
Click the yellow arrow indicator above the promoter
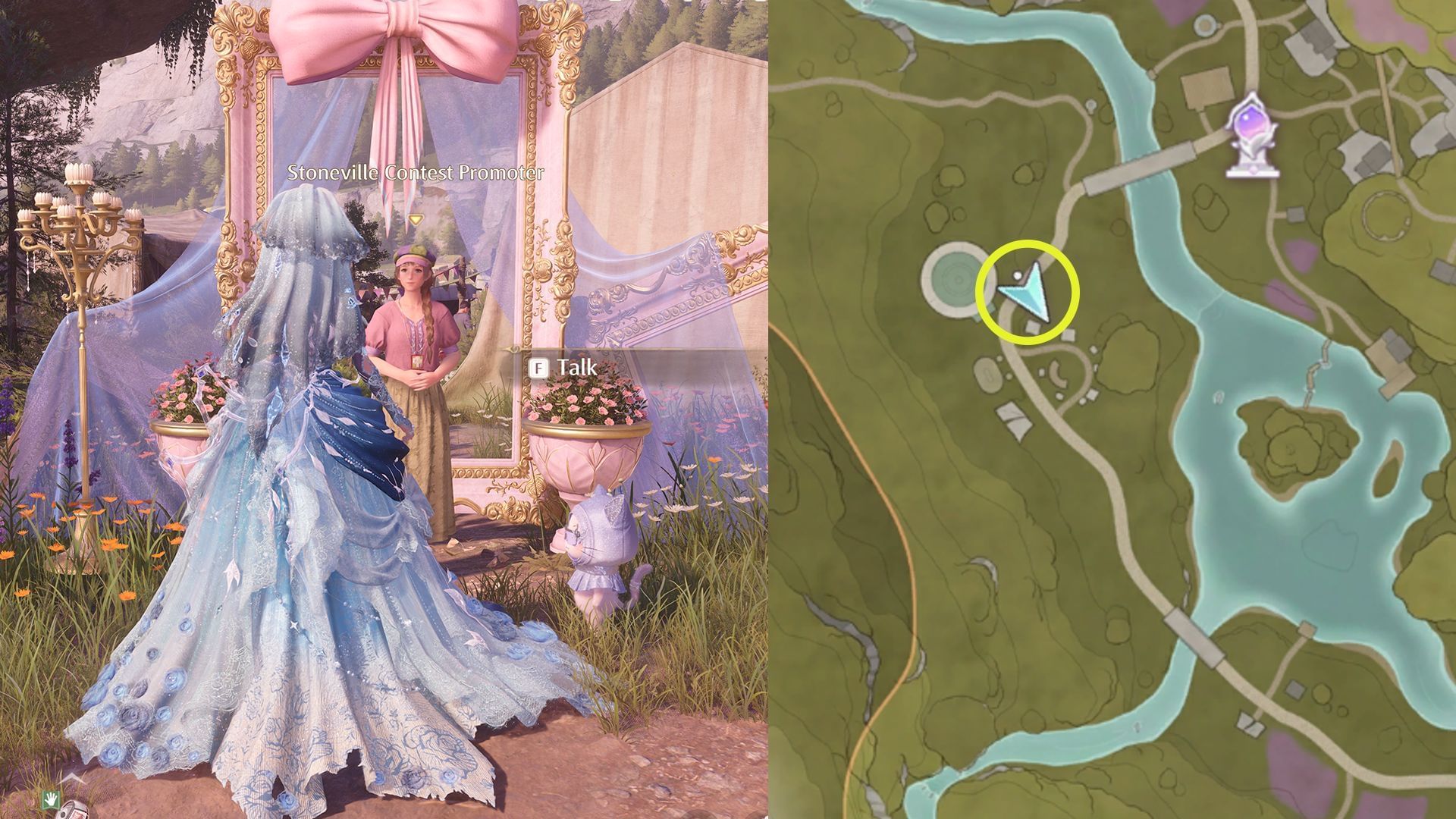click(x=414, y=218)
